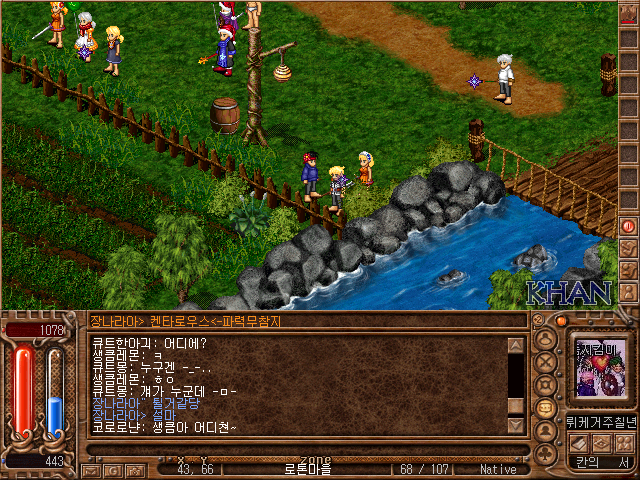Open the three-people group icon
The image size is (640, 480).
(x=624, y=443)
